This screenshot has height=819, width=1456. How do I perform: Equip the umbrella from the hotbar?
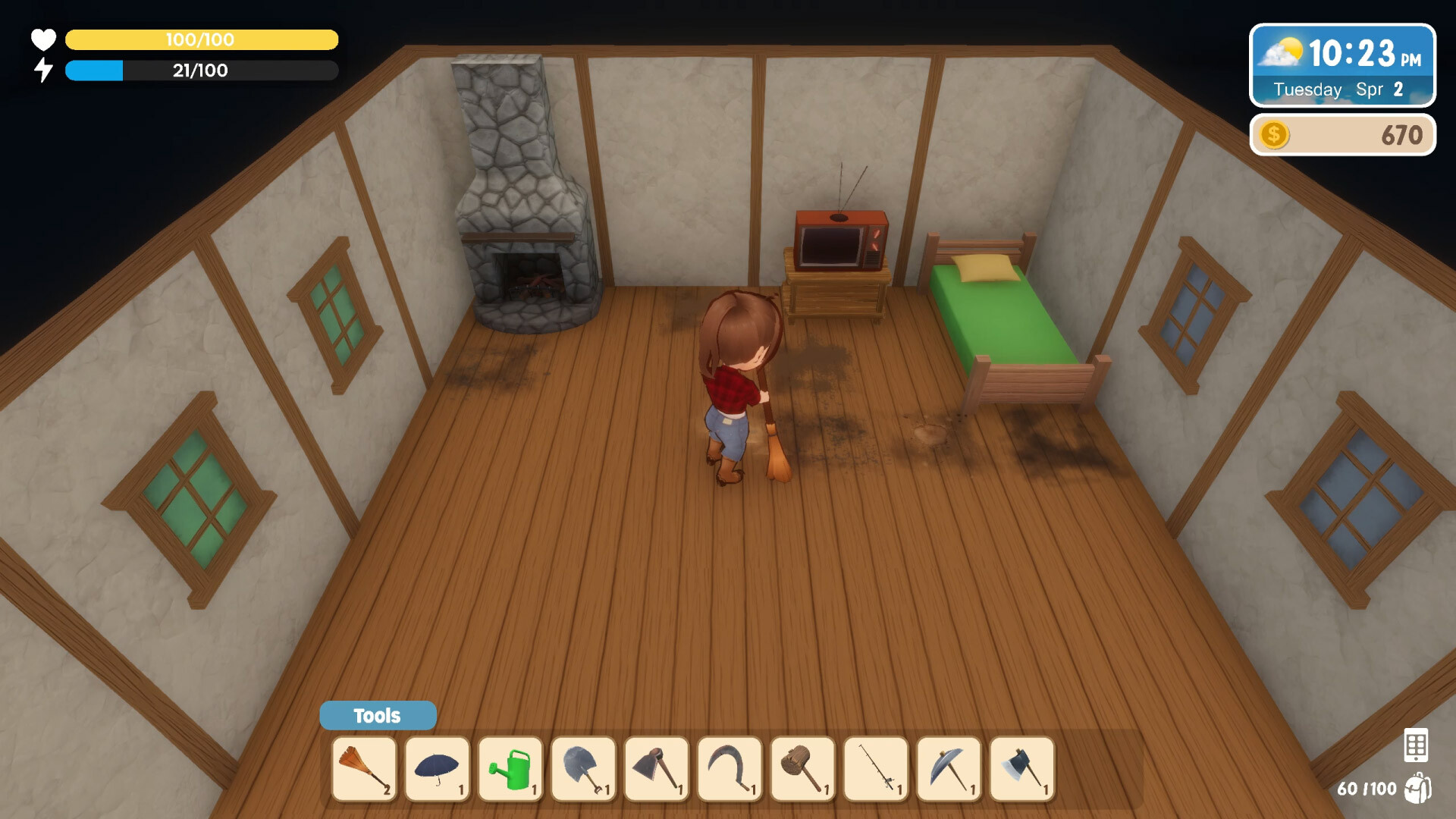coord(437,769)
